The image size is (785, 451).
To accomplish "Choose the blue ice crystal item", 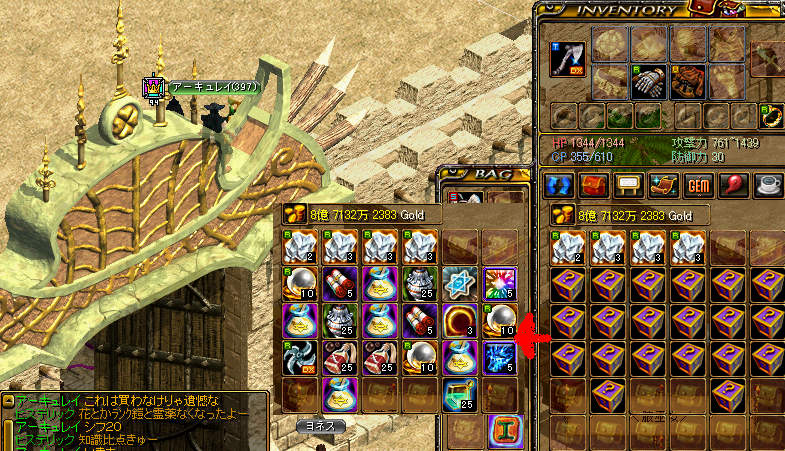I will coord(499,359).
